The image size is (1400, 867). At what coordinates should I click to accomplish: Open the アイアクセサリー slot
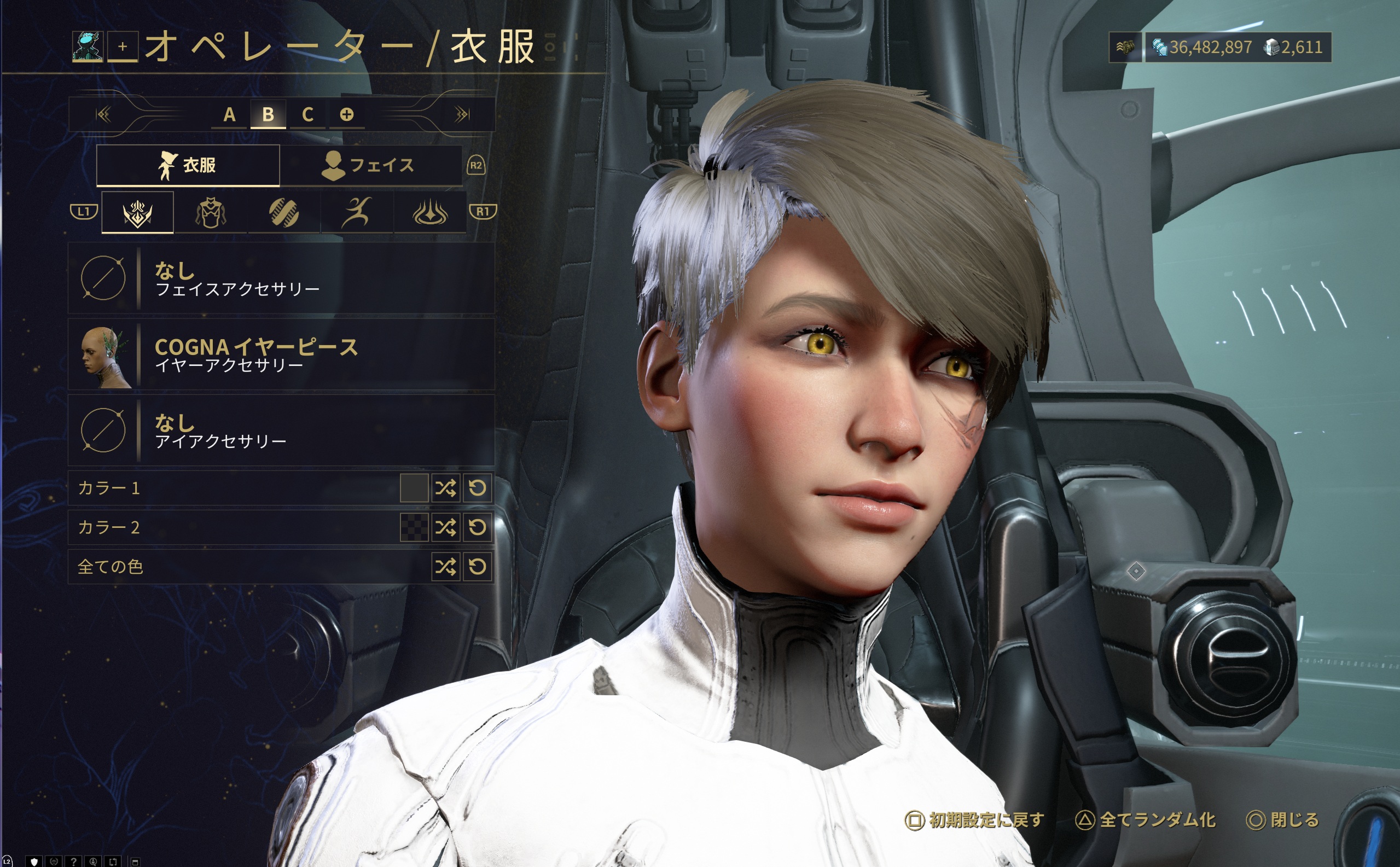point(281,430)
